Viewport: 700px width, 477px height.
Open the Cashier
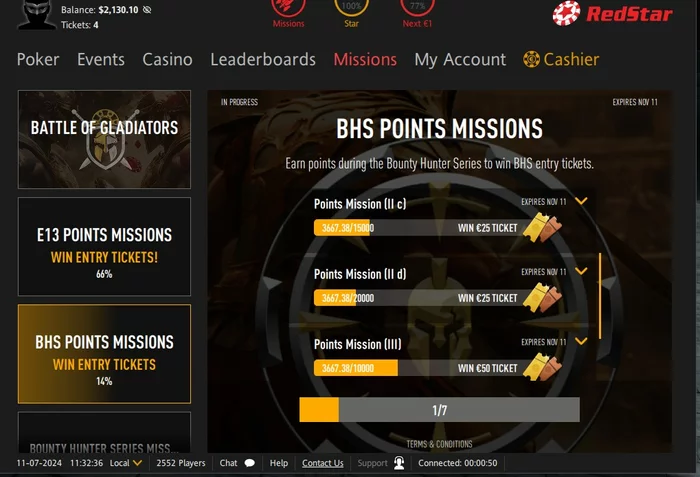click(x=562, y=60)
